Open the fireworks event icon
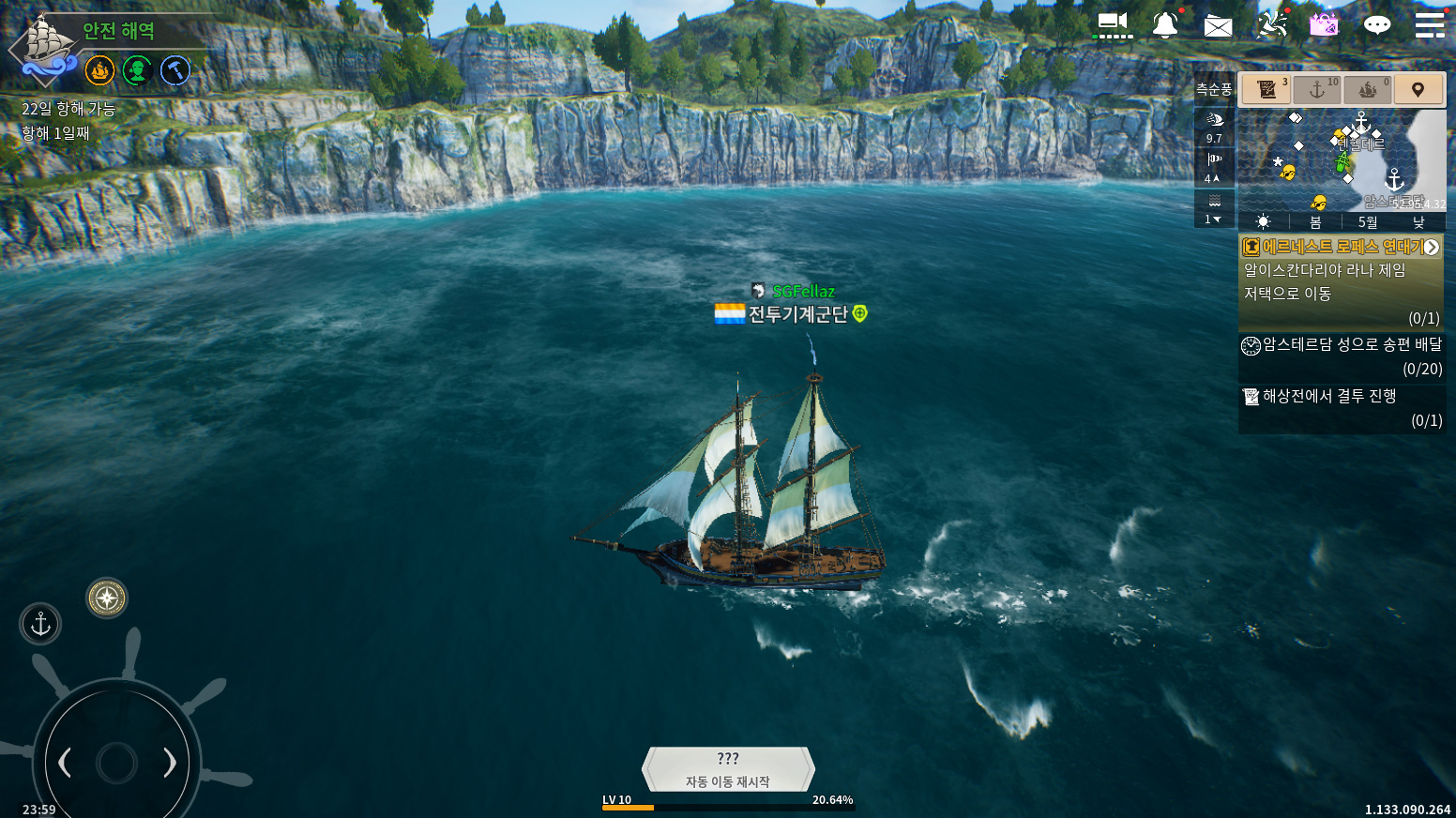This screenshot has width=1456, height=818. (x=1271, y=24)
